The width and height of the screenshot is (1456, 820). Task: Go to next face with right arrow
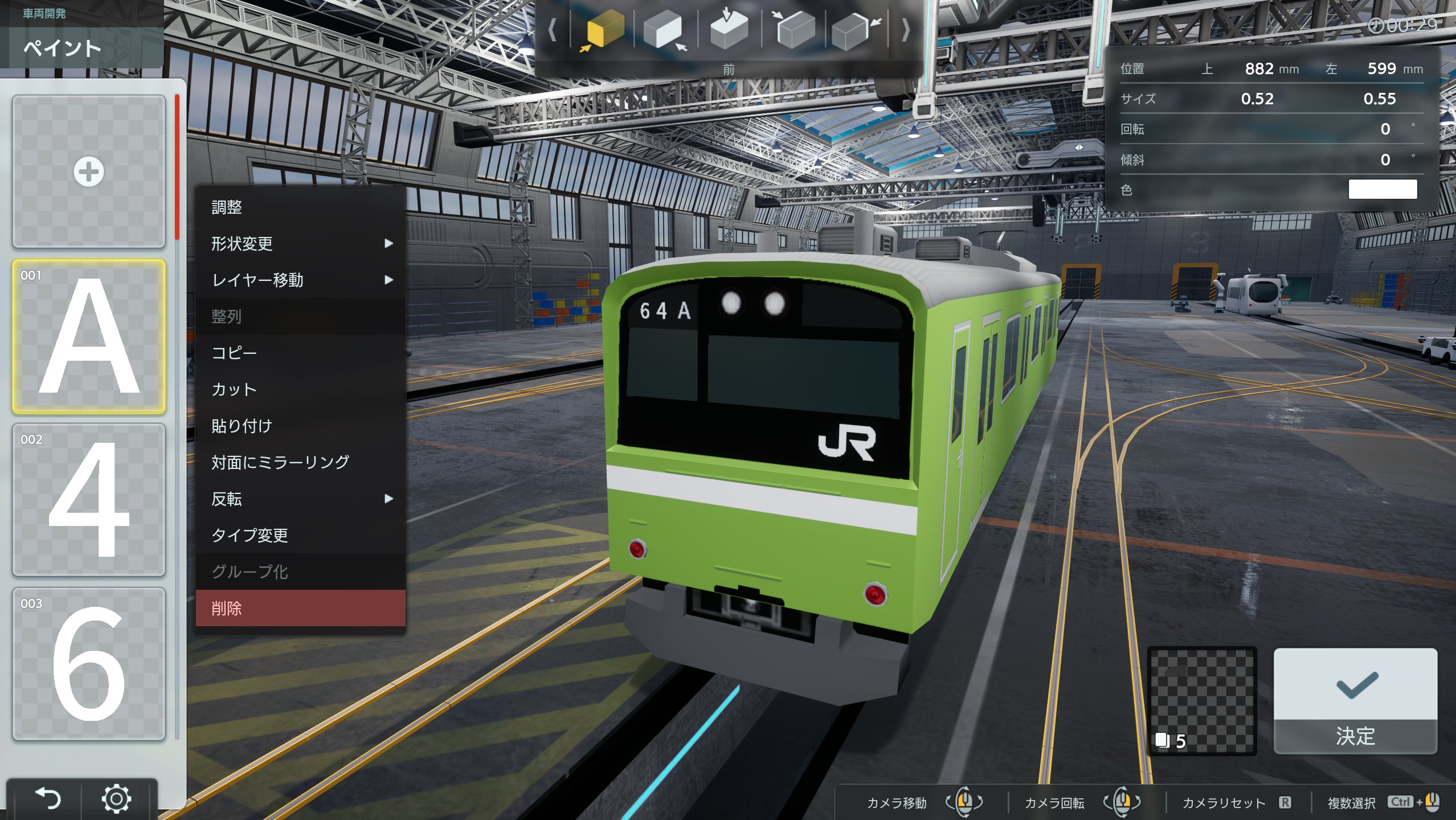click(905, 30)
